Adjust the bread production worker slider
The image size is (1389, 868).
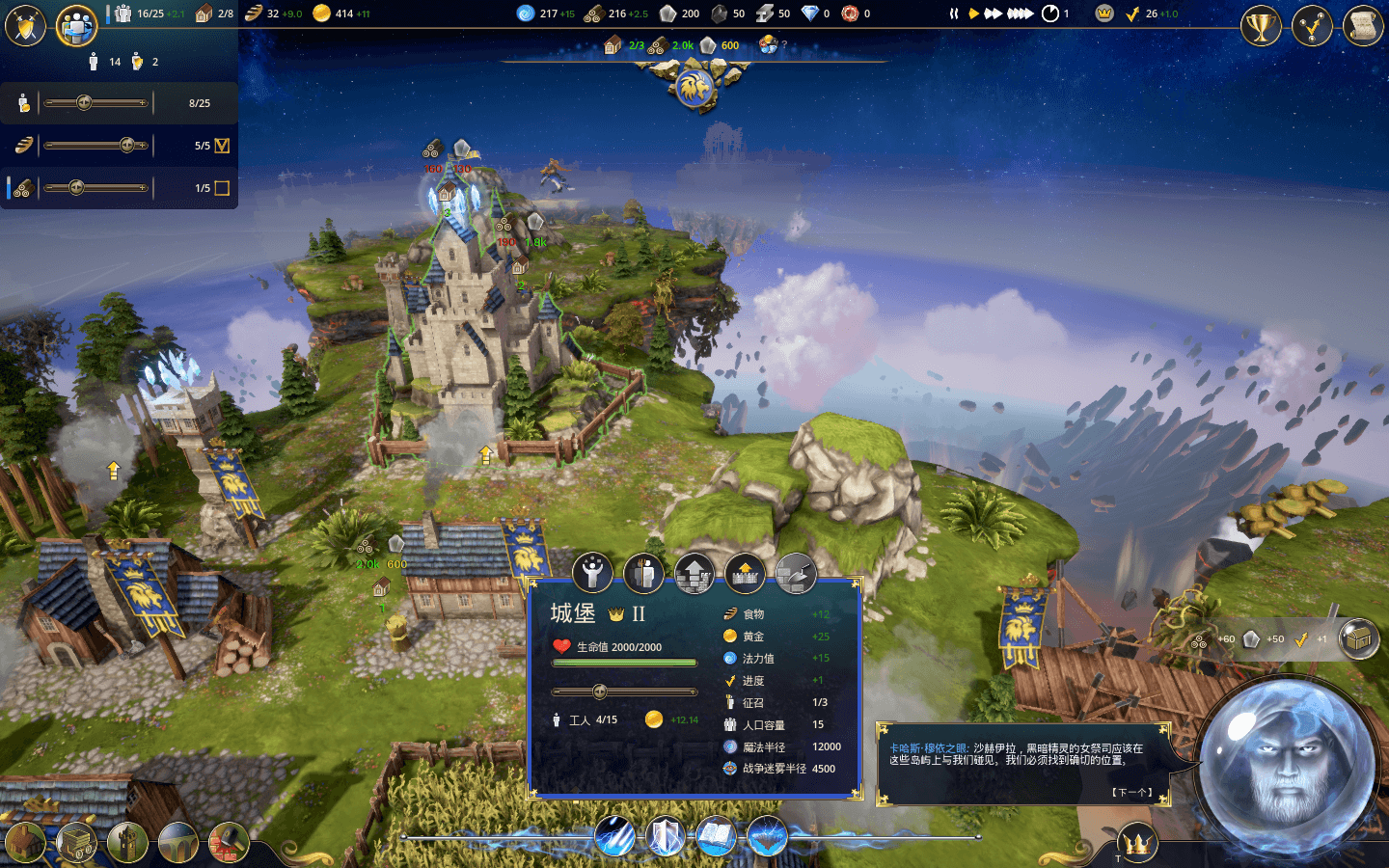tap(126, 146)
